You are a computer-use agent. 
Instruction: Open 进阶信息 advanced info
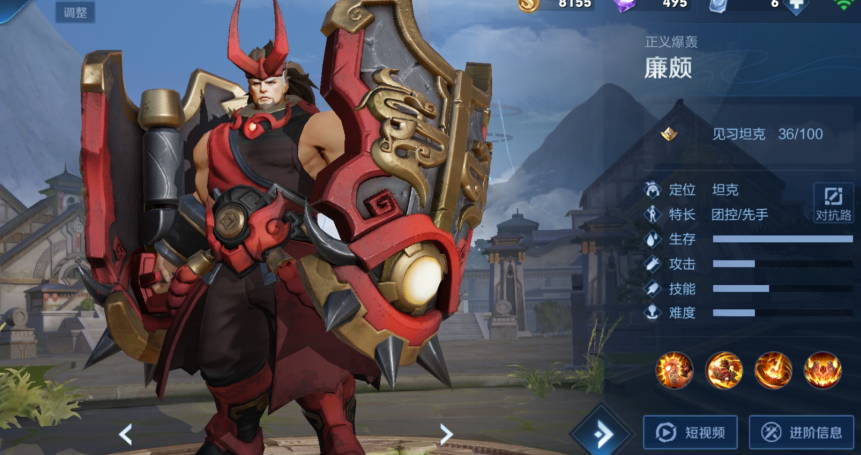801,432
